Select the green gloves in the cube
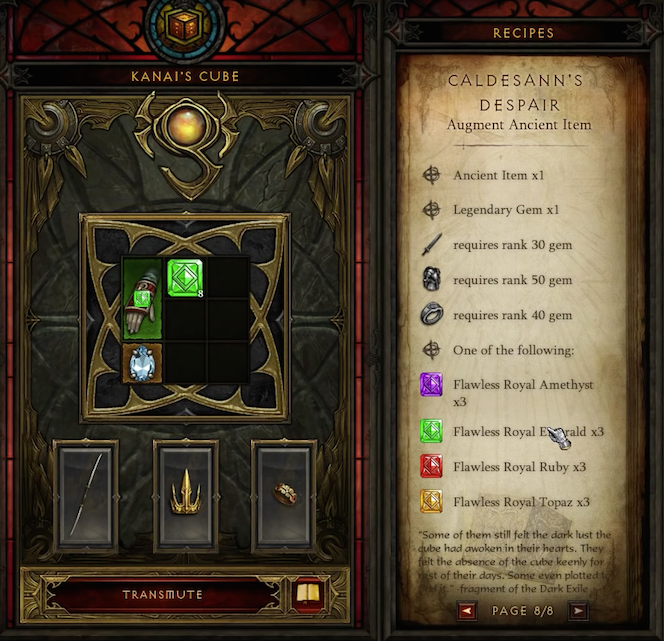The height and width of the screenshot is (641, 664). point(142,298)
